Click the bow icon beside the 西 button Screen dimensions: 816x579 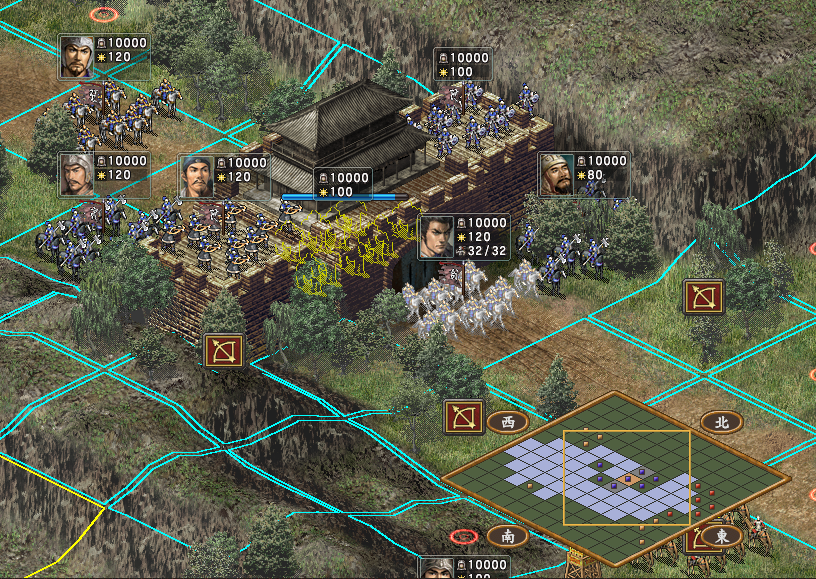tap(463, 416)
